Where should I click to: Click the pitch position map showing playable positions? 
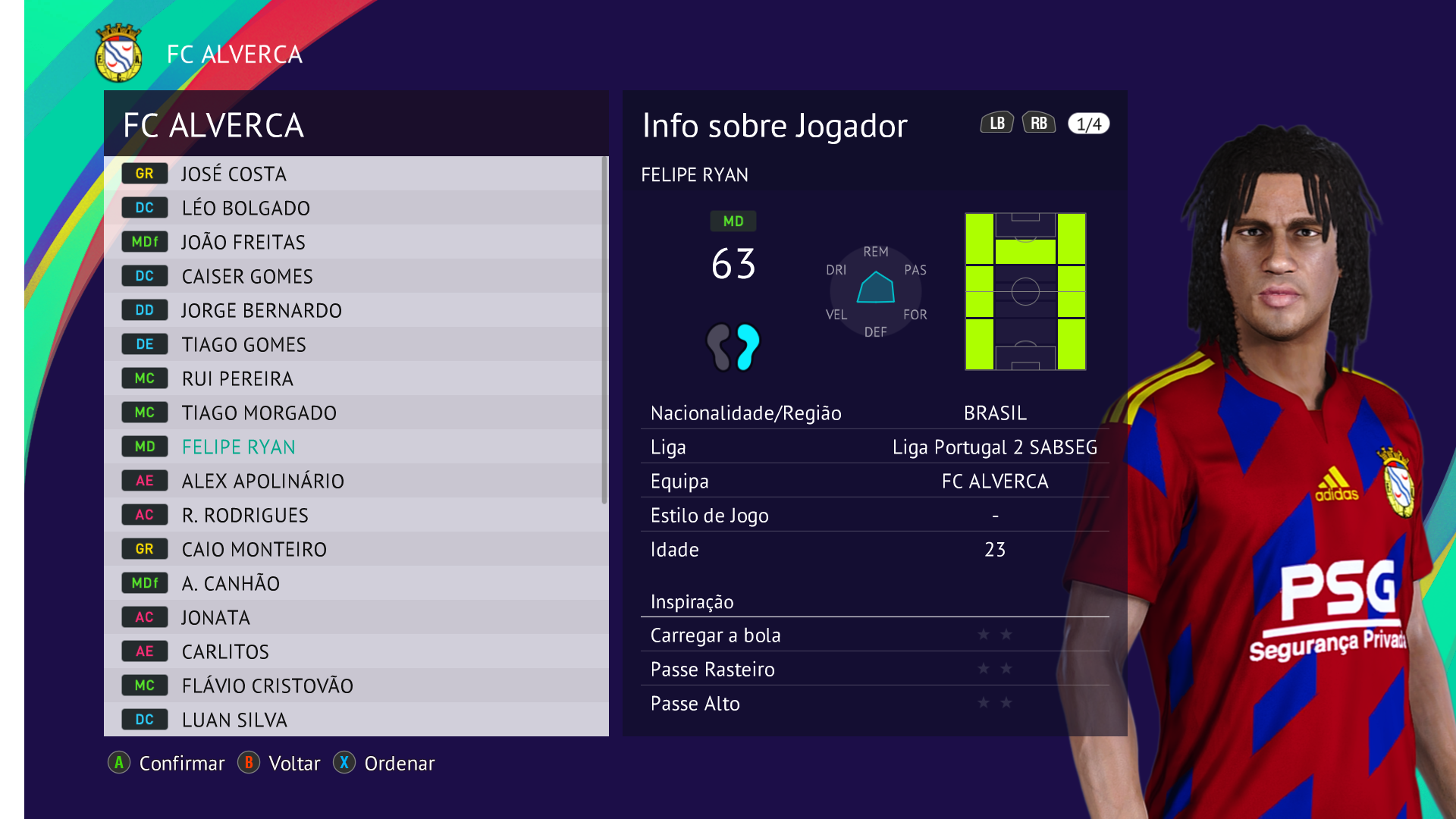coord(1025,292)
